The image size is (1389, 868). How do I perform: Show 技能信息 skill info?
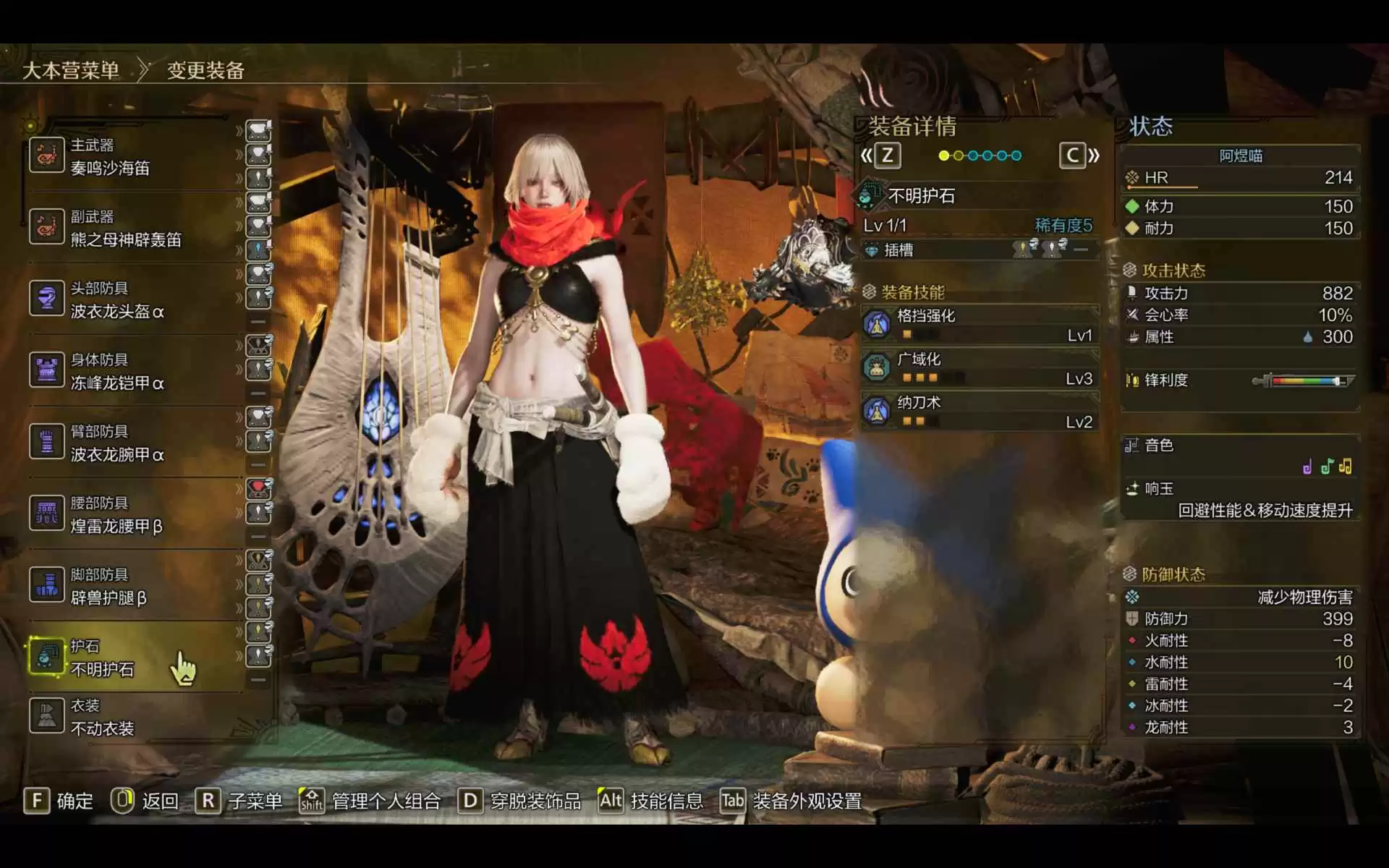(651, 801)
